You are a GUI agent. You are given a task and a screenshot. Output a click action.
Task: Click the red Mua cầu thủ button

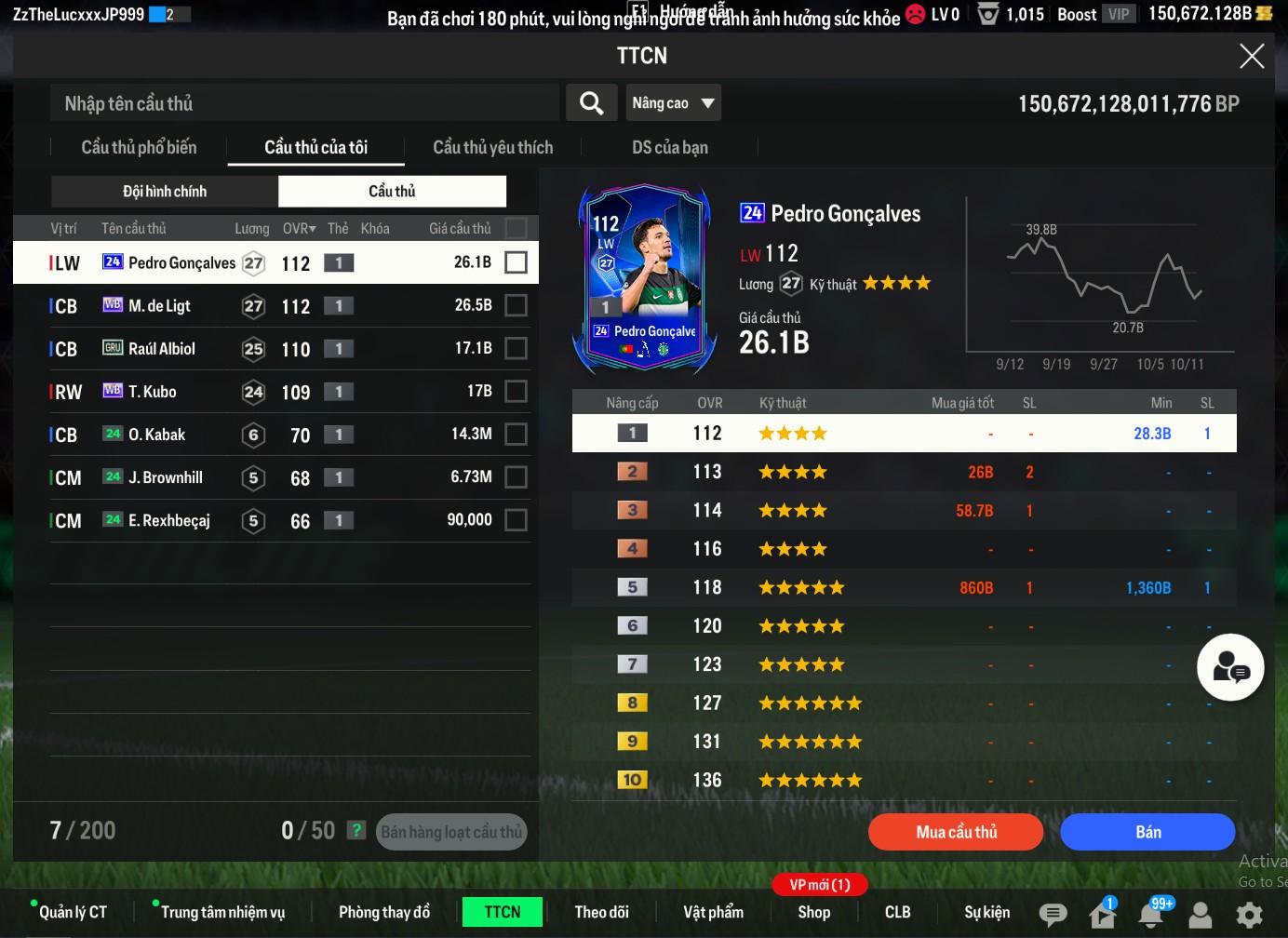[956, 832]
